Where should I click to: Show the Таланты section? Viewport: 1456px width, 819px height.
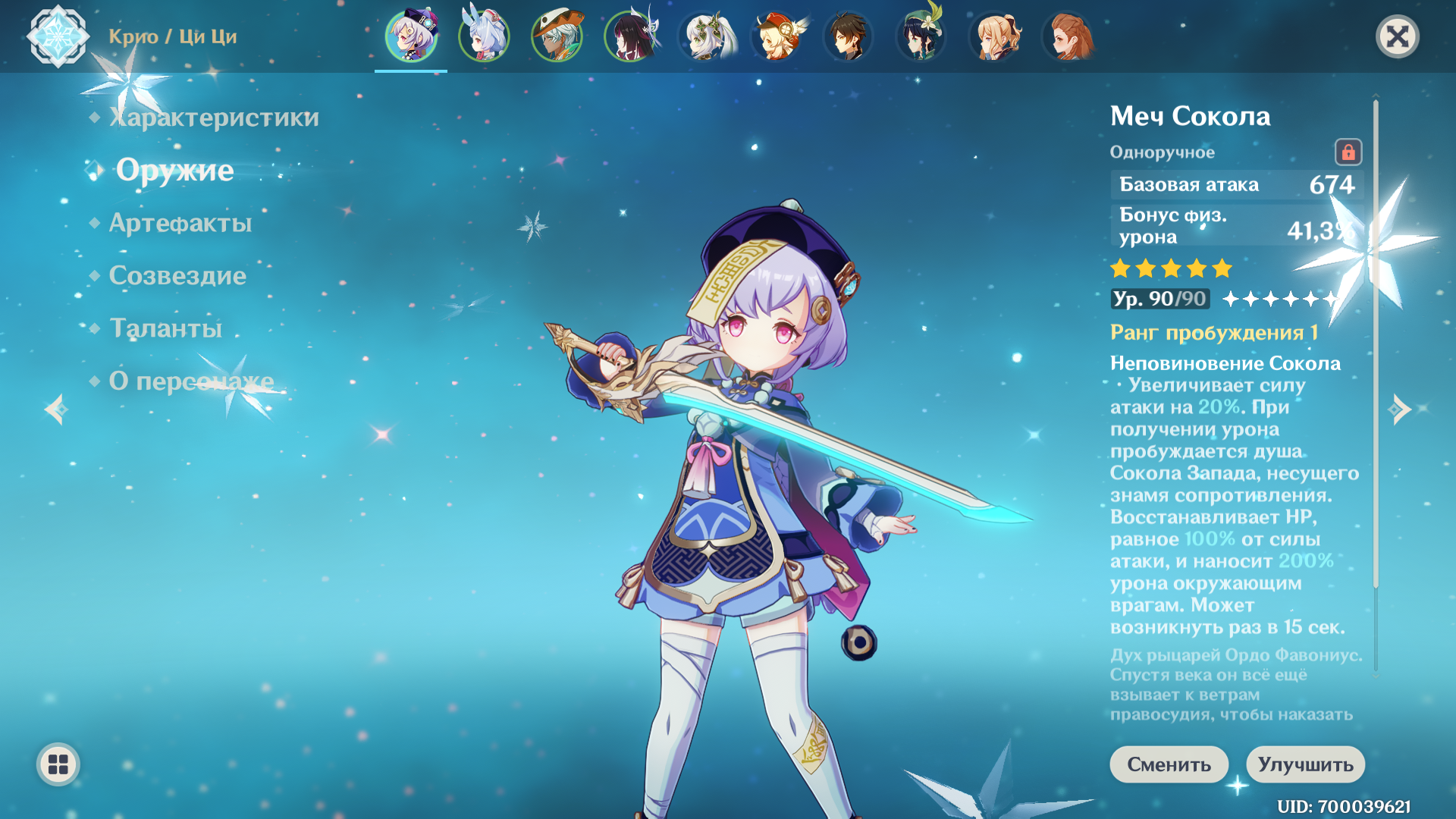(165, 328)
